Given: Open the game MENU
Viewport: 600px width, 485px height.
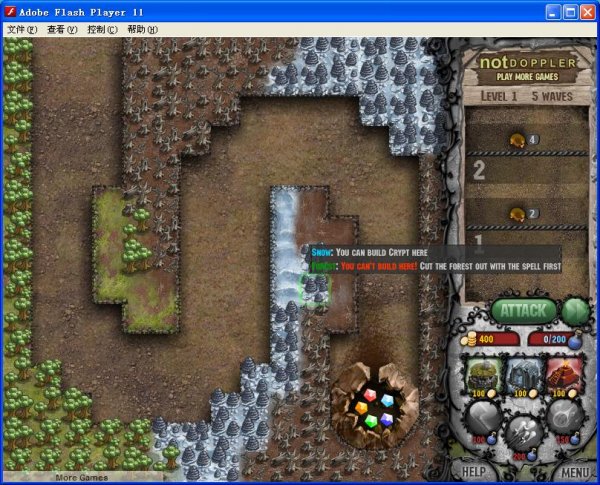Looking at the screenshot, I should tap(574, 471).
